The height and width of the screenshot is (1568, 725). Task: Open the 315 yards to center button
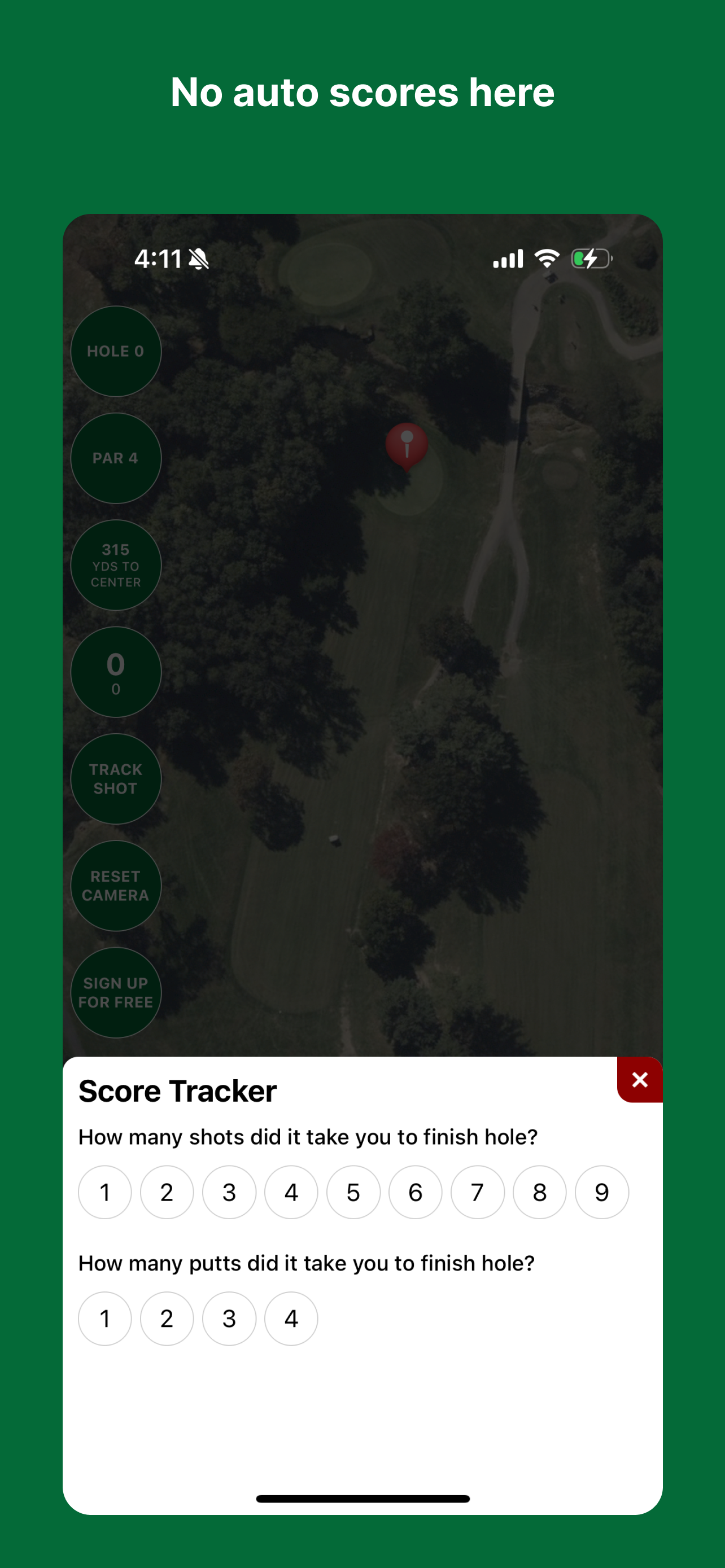(116, 565)
